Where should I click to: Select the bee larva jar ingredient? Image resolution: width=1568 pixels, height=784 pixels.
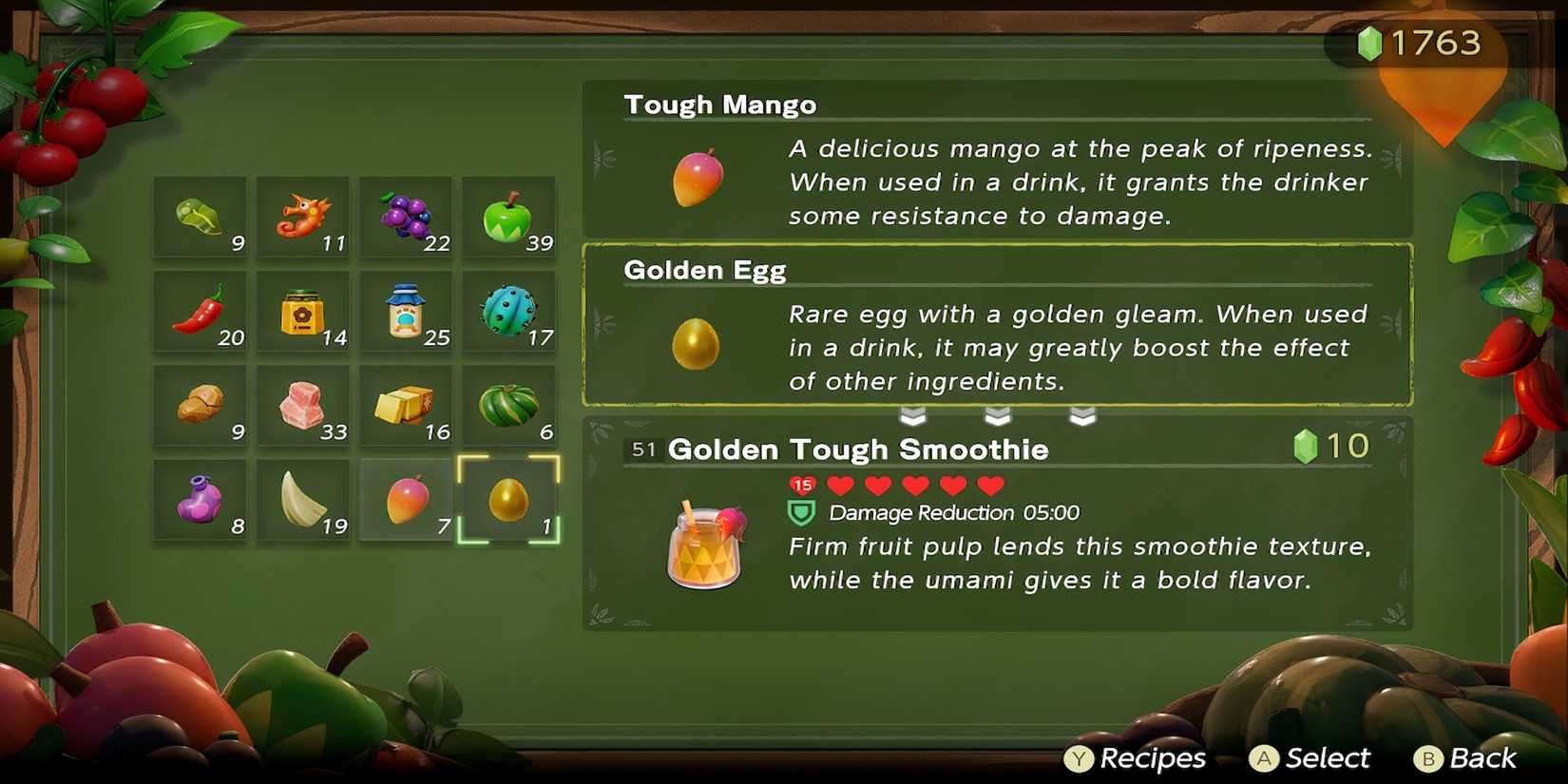tap(302, 309)
